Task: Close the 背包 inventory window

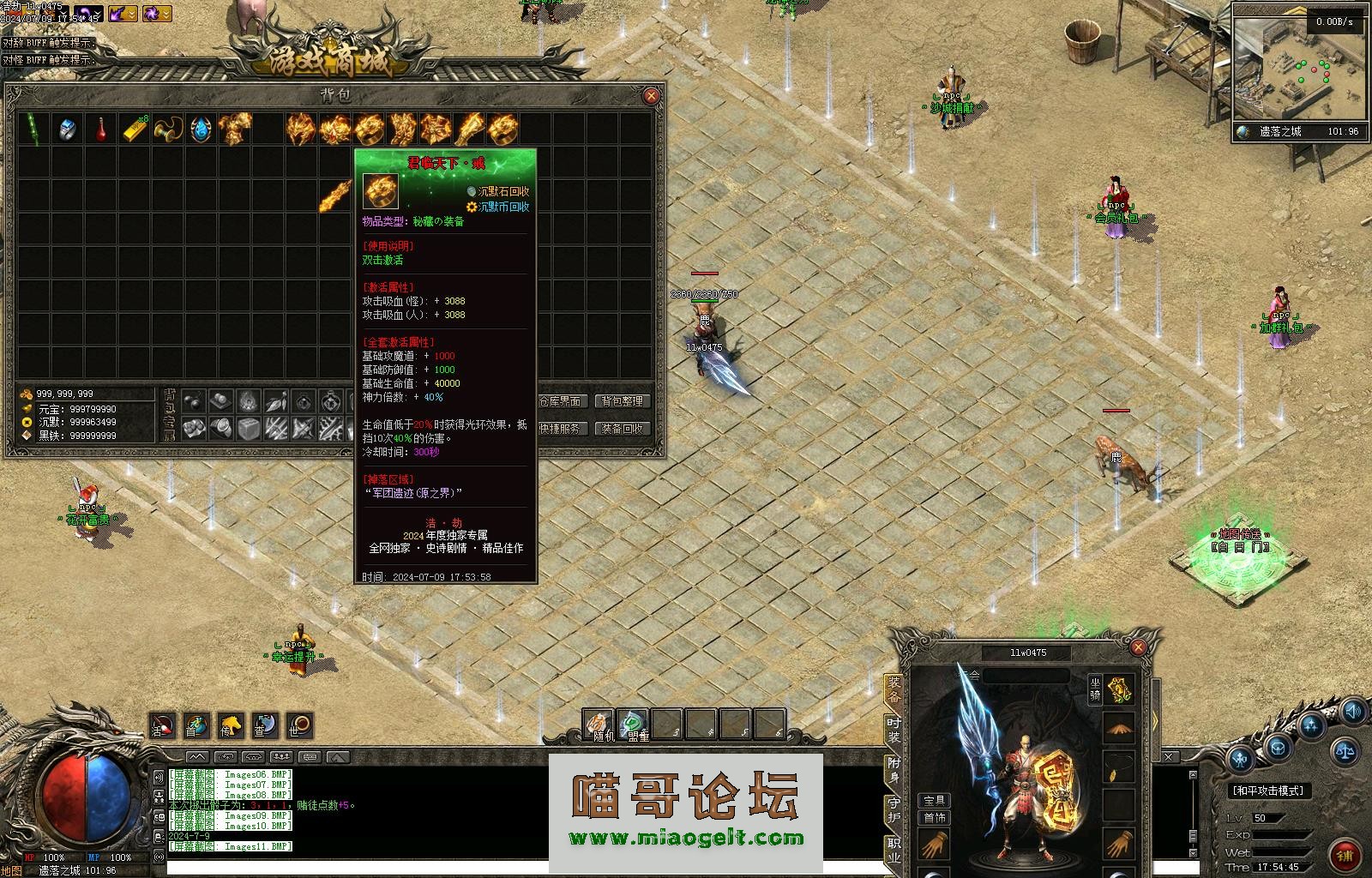Action: (651, 96)
